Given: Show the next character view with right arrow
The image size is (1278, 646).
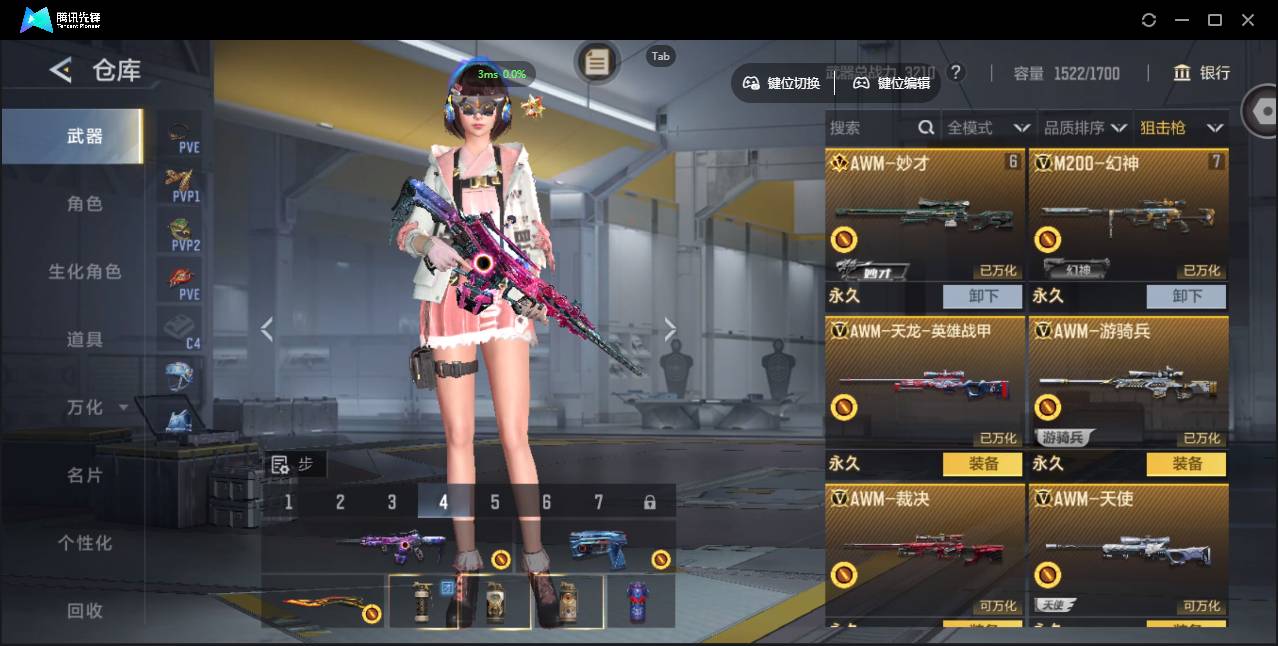Looking at the screenshot, I should 670,329.
